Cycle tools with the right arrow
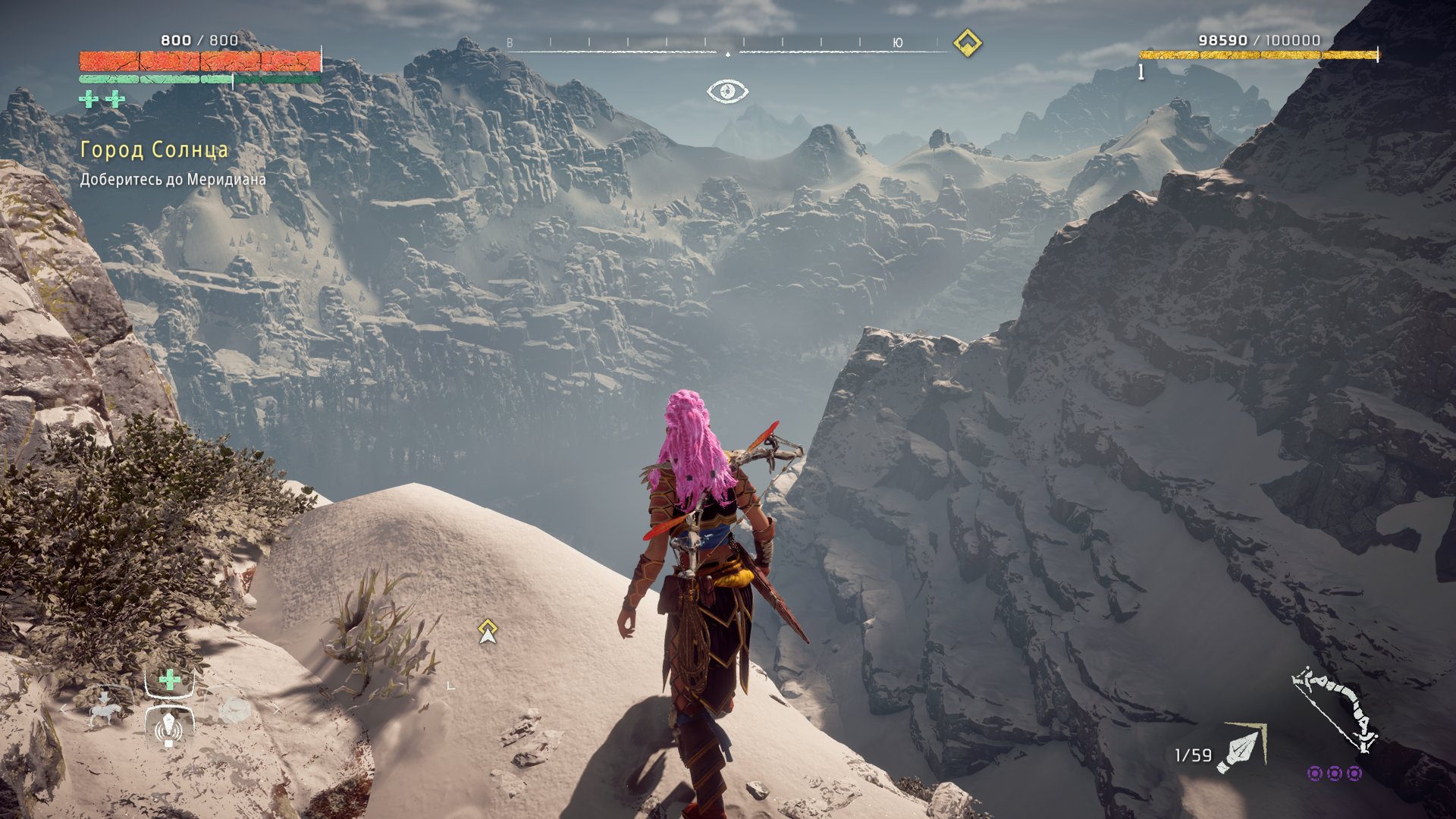Image resolution: width=1456 pixels, height=819 pixels. (276, 709)
